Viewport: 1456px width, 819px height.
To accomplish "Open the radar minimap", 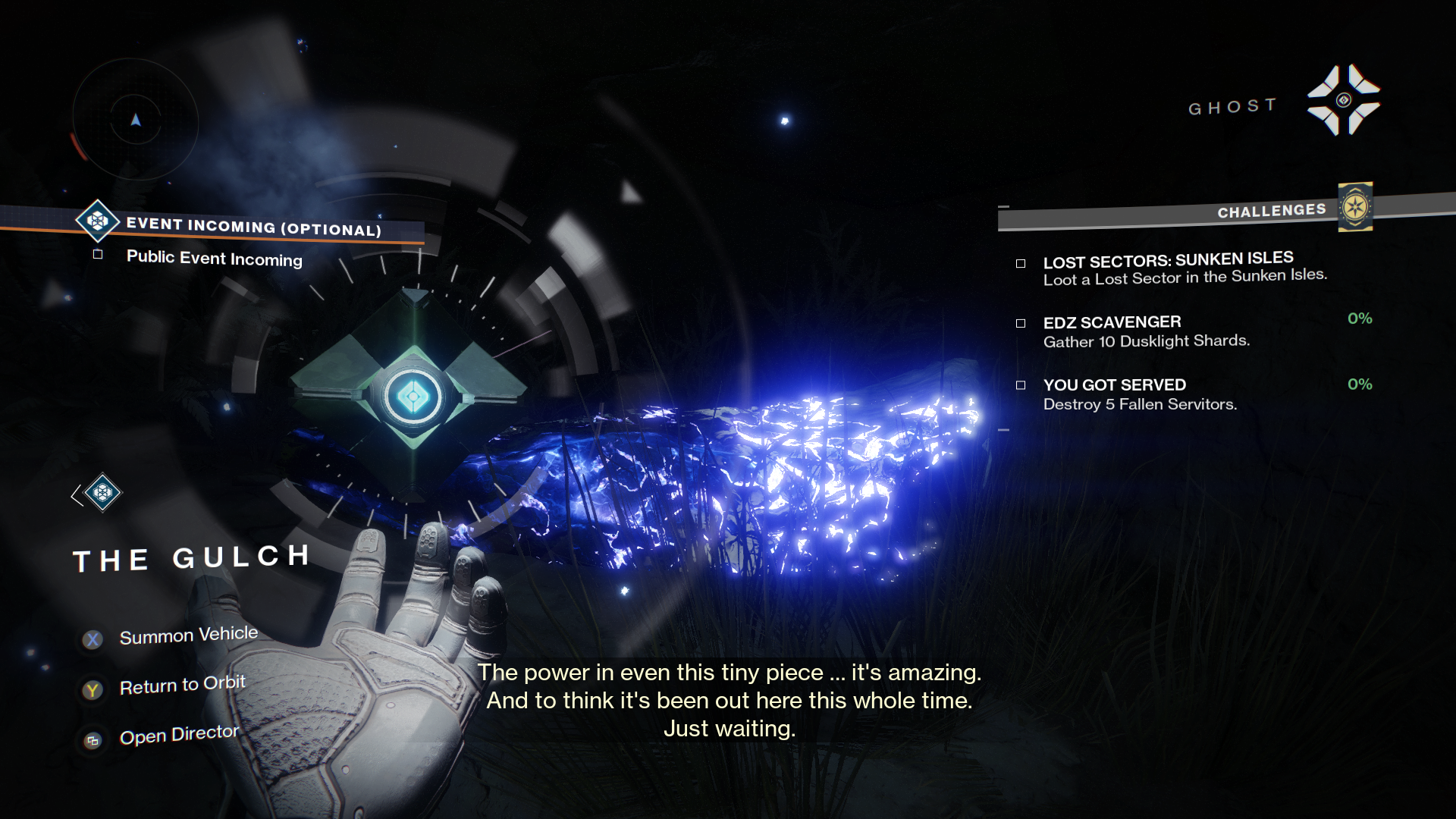I will (136, 120).
